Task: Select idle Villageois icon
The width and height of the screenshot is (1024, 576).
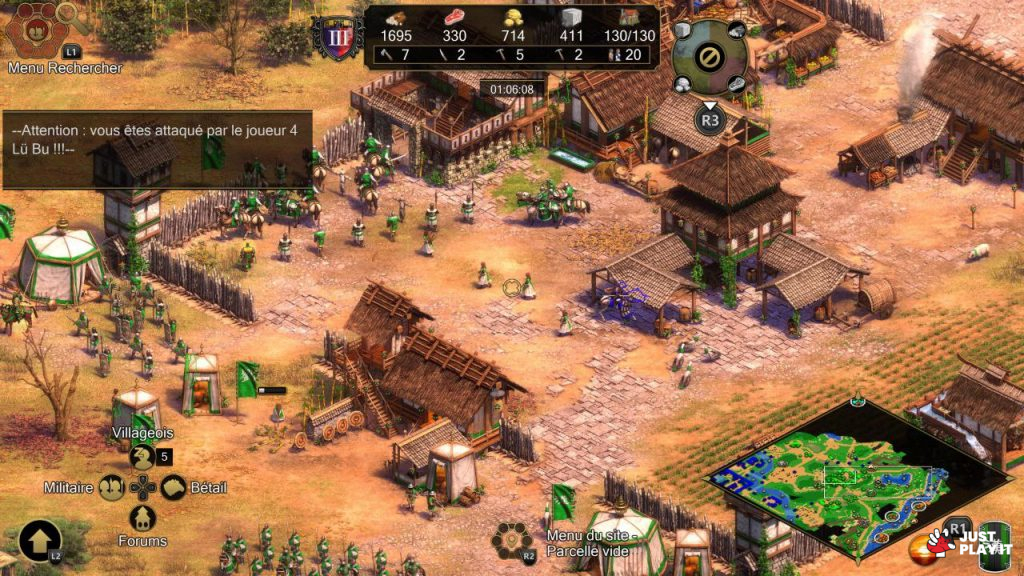Action: 142,457
